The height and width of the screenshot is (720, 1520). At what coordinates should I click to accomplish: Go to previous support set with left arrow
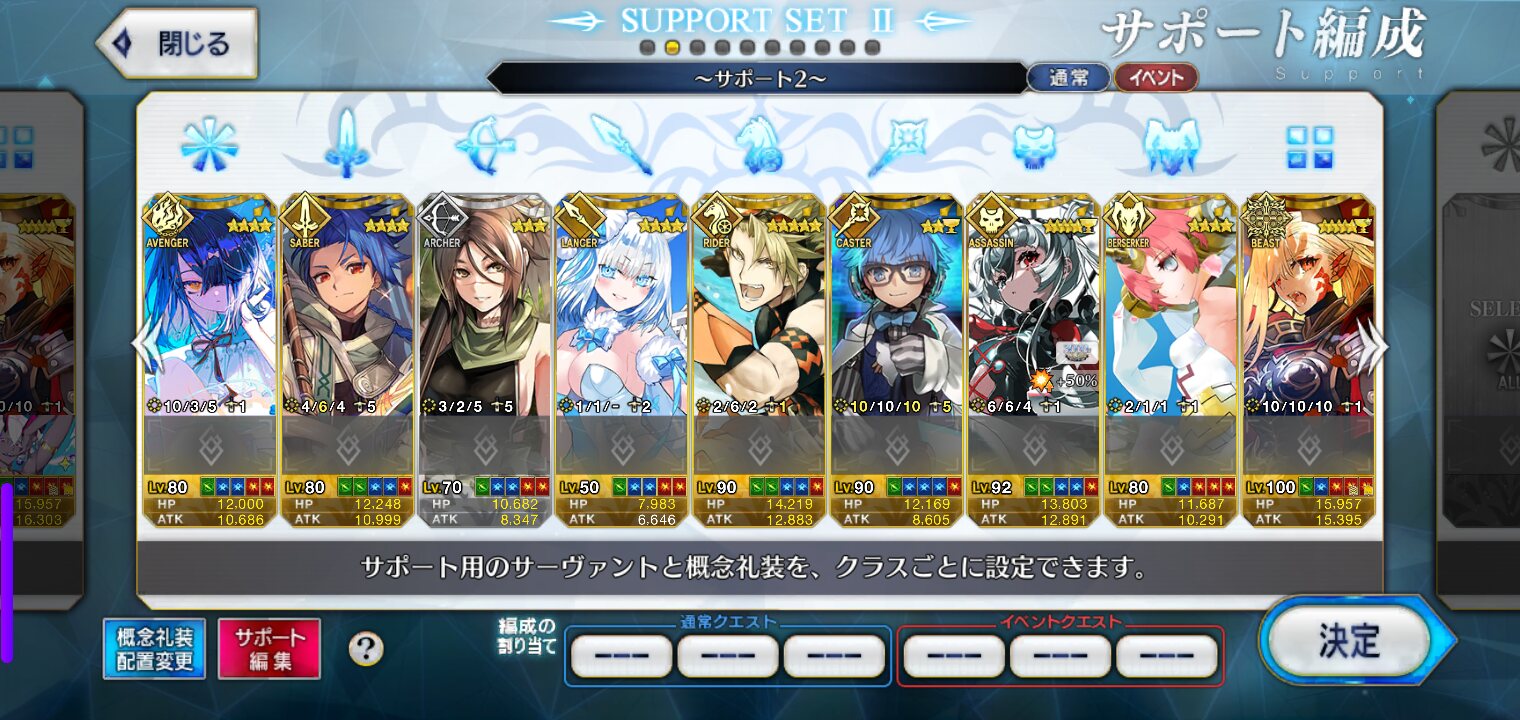point(147,347)
